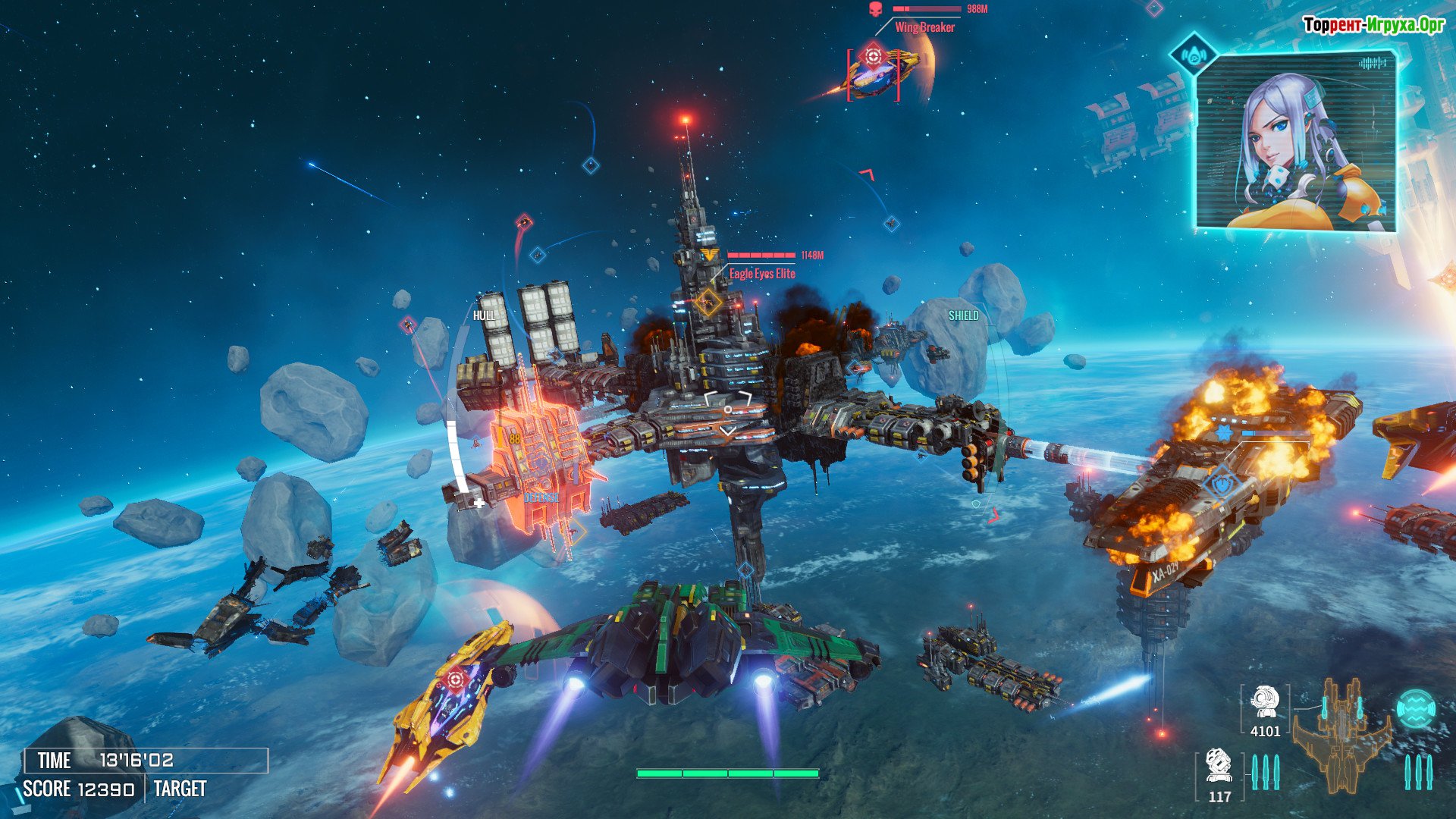Click the TARGET objective label
Viewport: 1456px width, 819px height.
(x=180, y=789)
